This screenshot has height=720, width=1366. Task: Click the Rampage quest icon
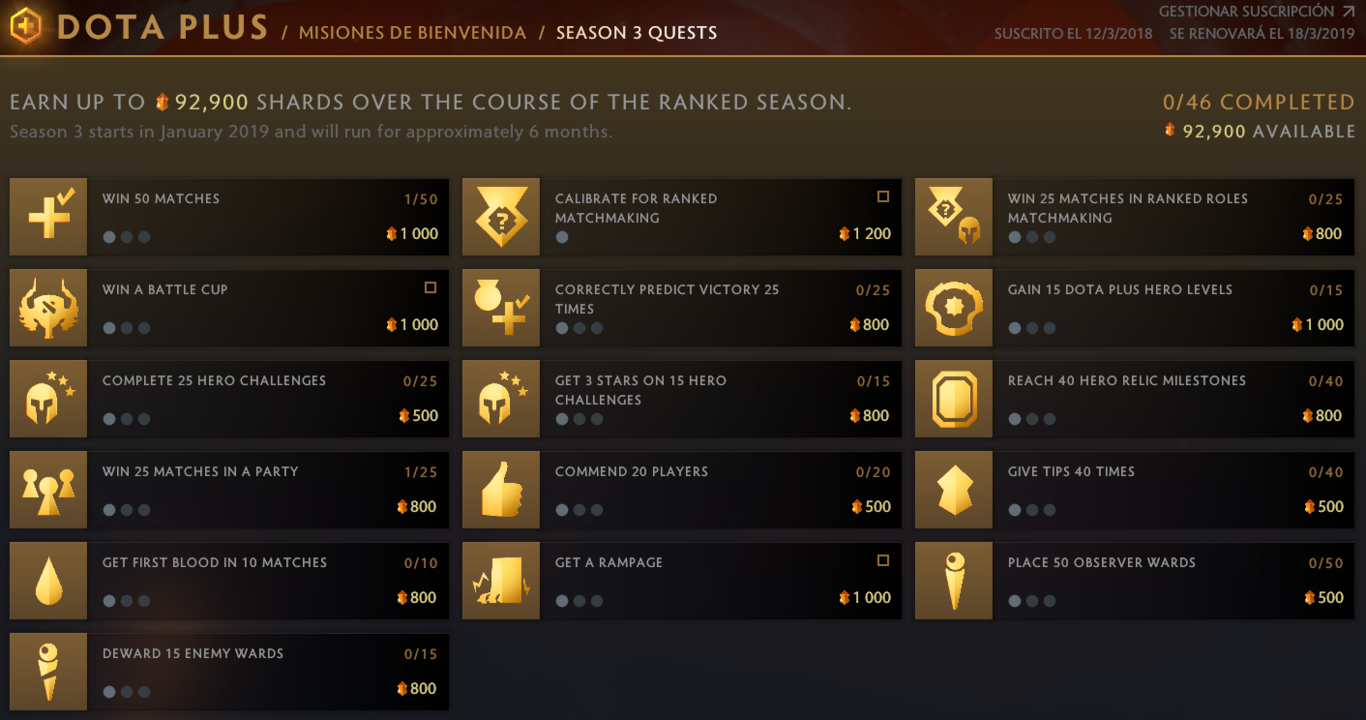pos(500,580)
